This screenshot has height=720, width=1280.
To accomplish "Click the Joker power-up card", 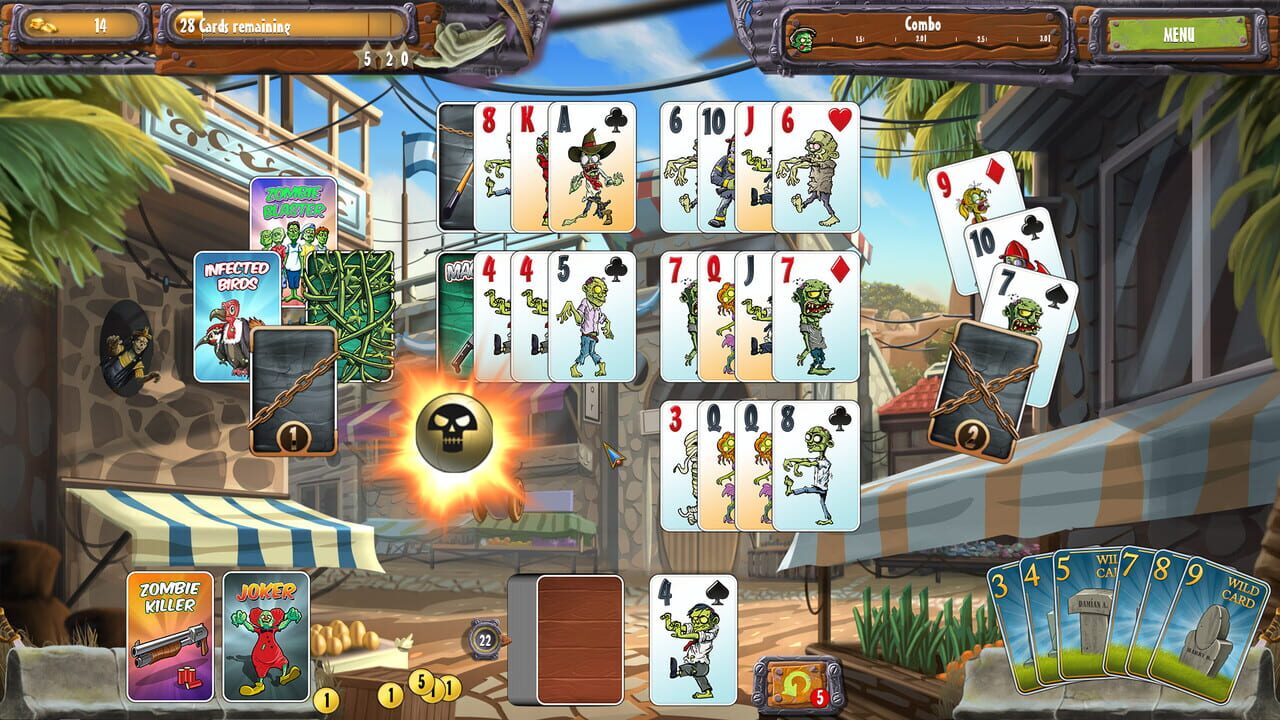I will point(266,635).
